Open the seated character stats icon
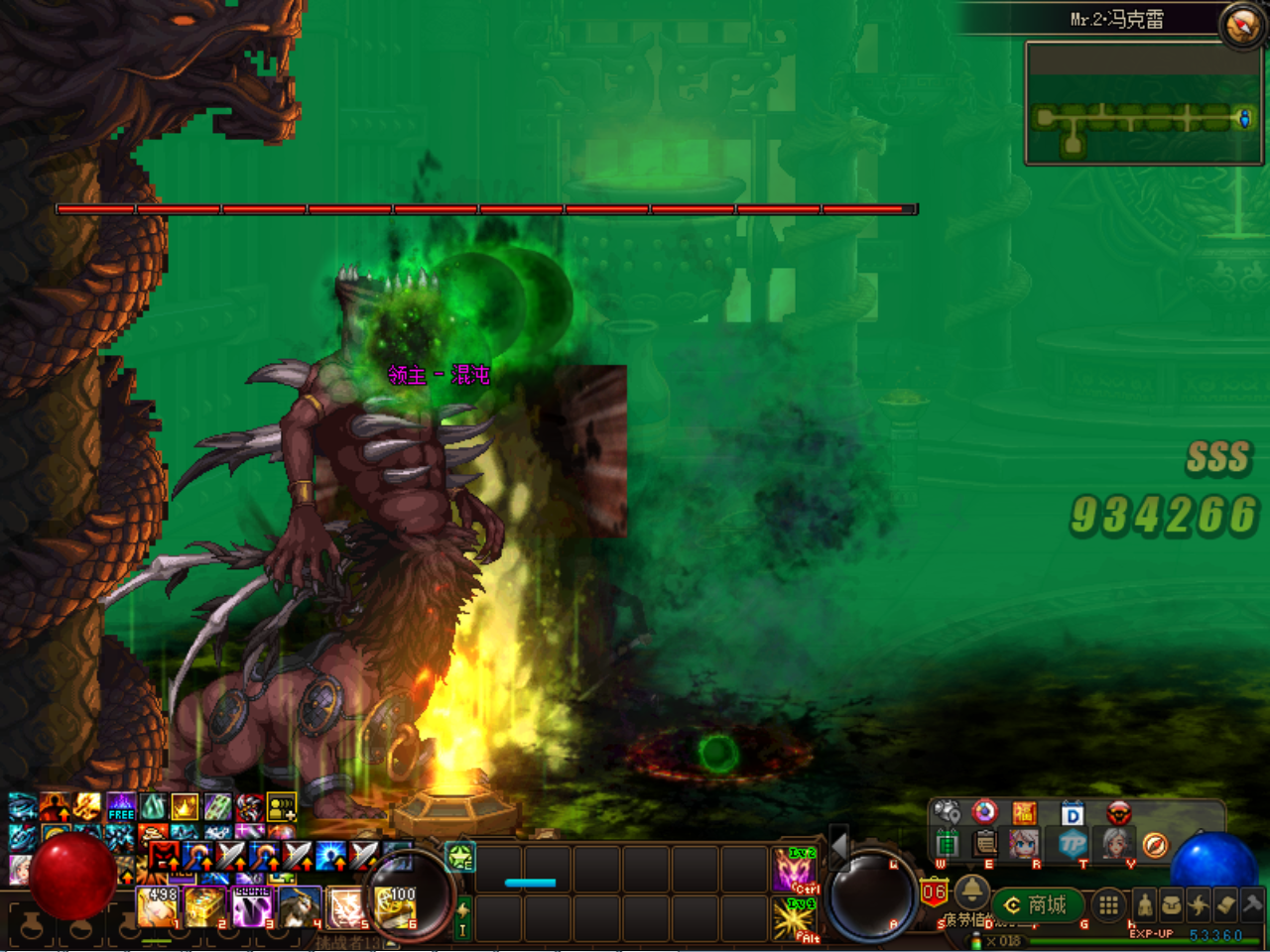 [1145, 905]
